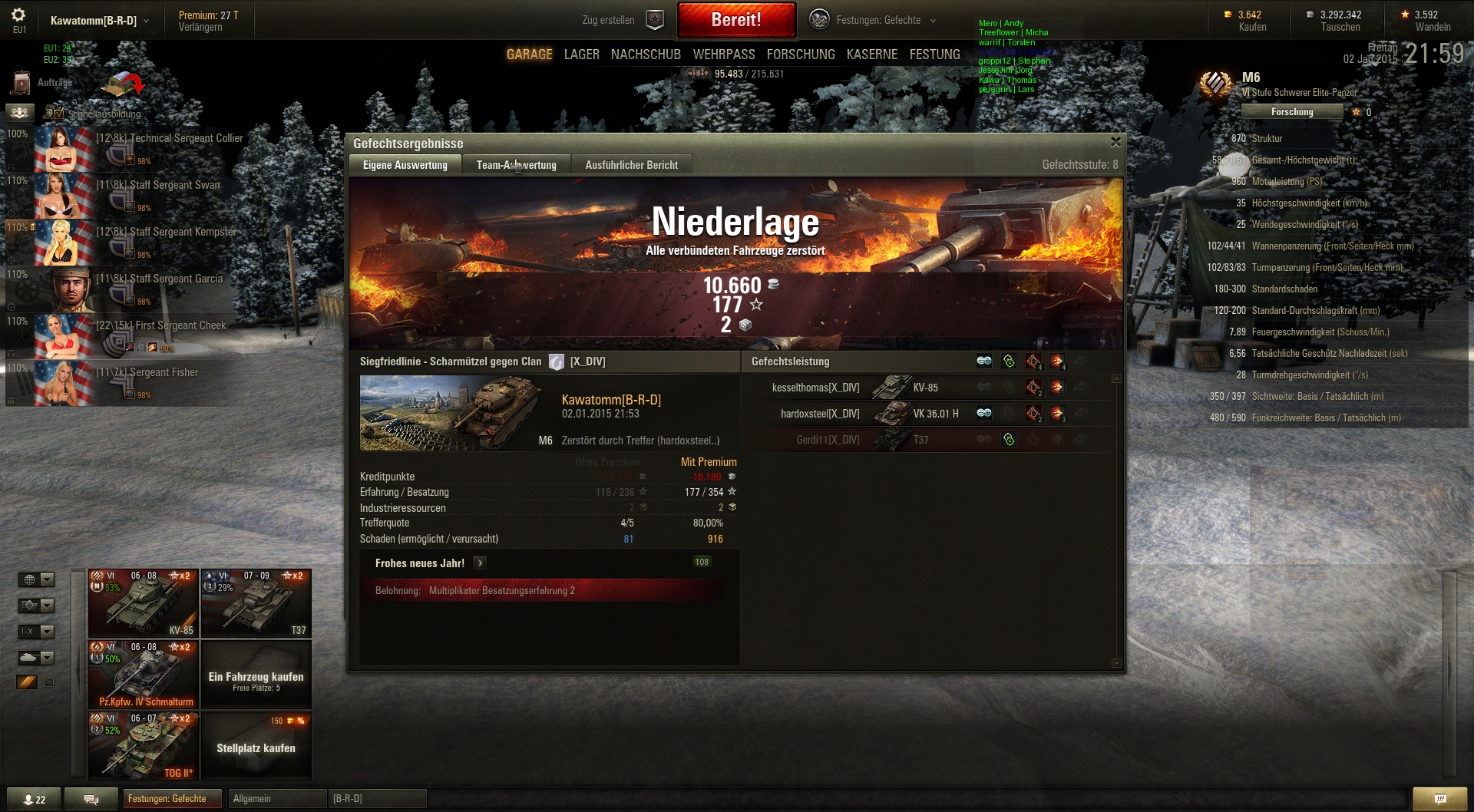Close the Gefechtsergebnisse window
Viewport: 1474px width, 812px height.
pyautogui.click(x=1115, y=142)
